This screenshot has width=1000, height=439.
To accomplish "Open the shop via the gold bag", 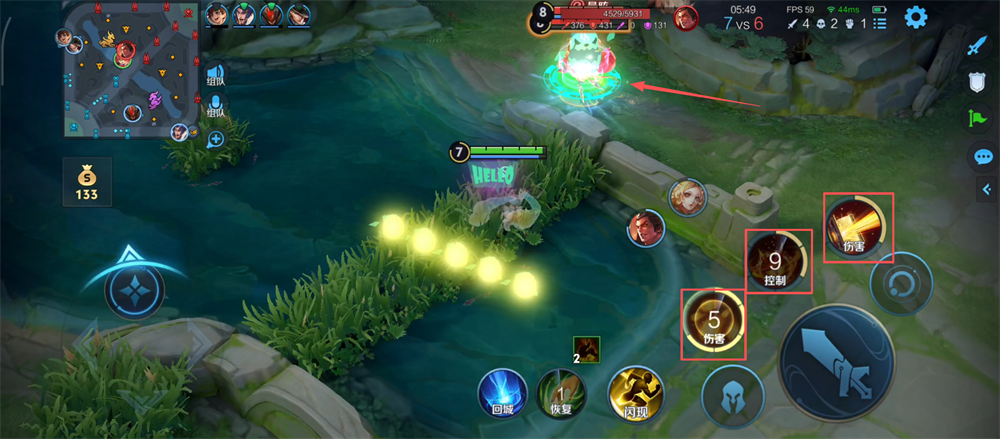I will [x=87, y=180].
